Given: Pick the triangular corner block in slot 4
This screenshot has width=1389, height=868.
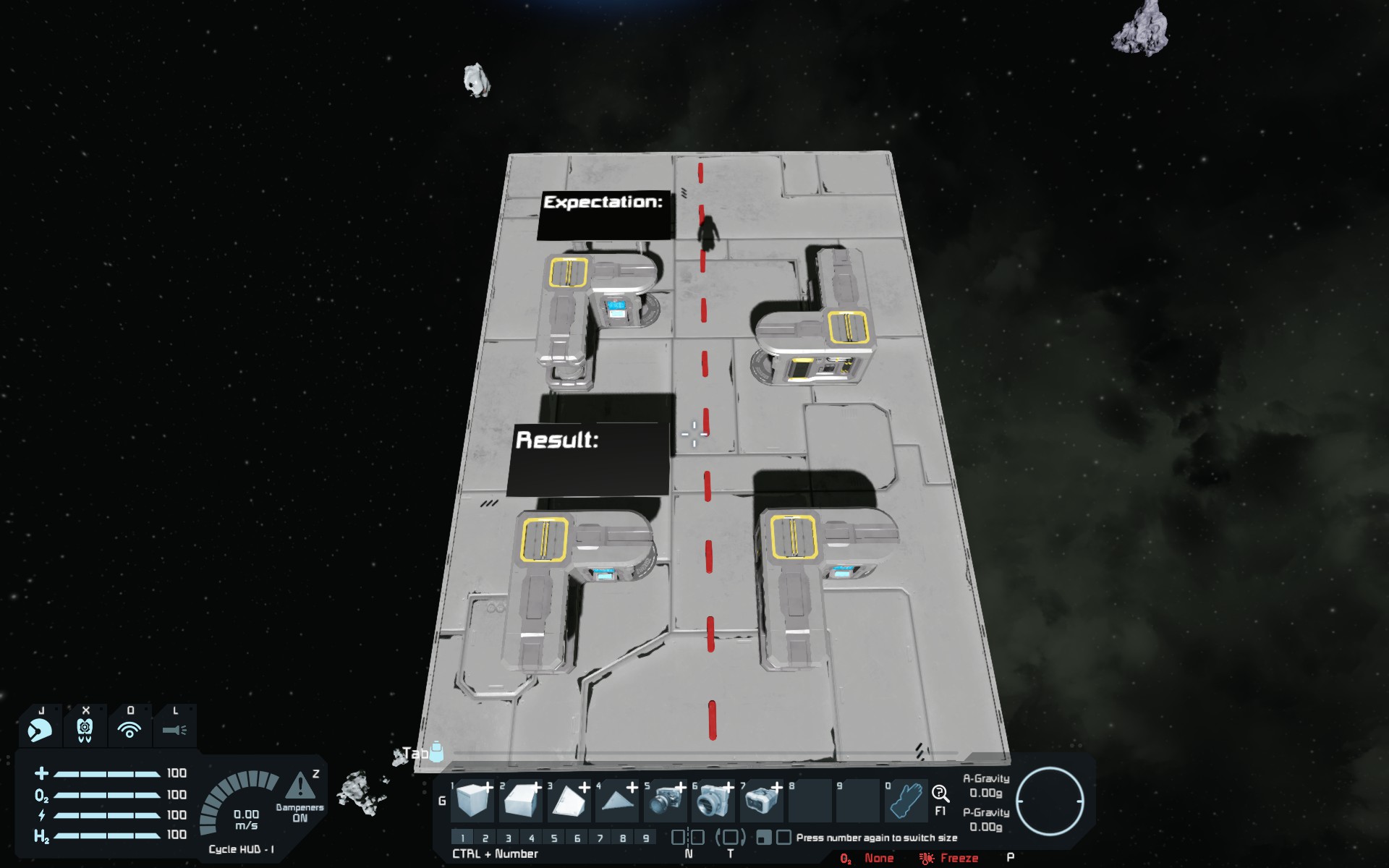Looking at the screenshot, I should tap(616, 801).
